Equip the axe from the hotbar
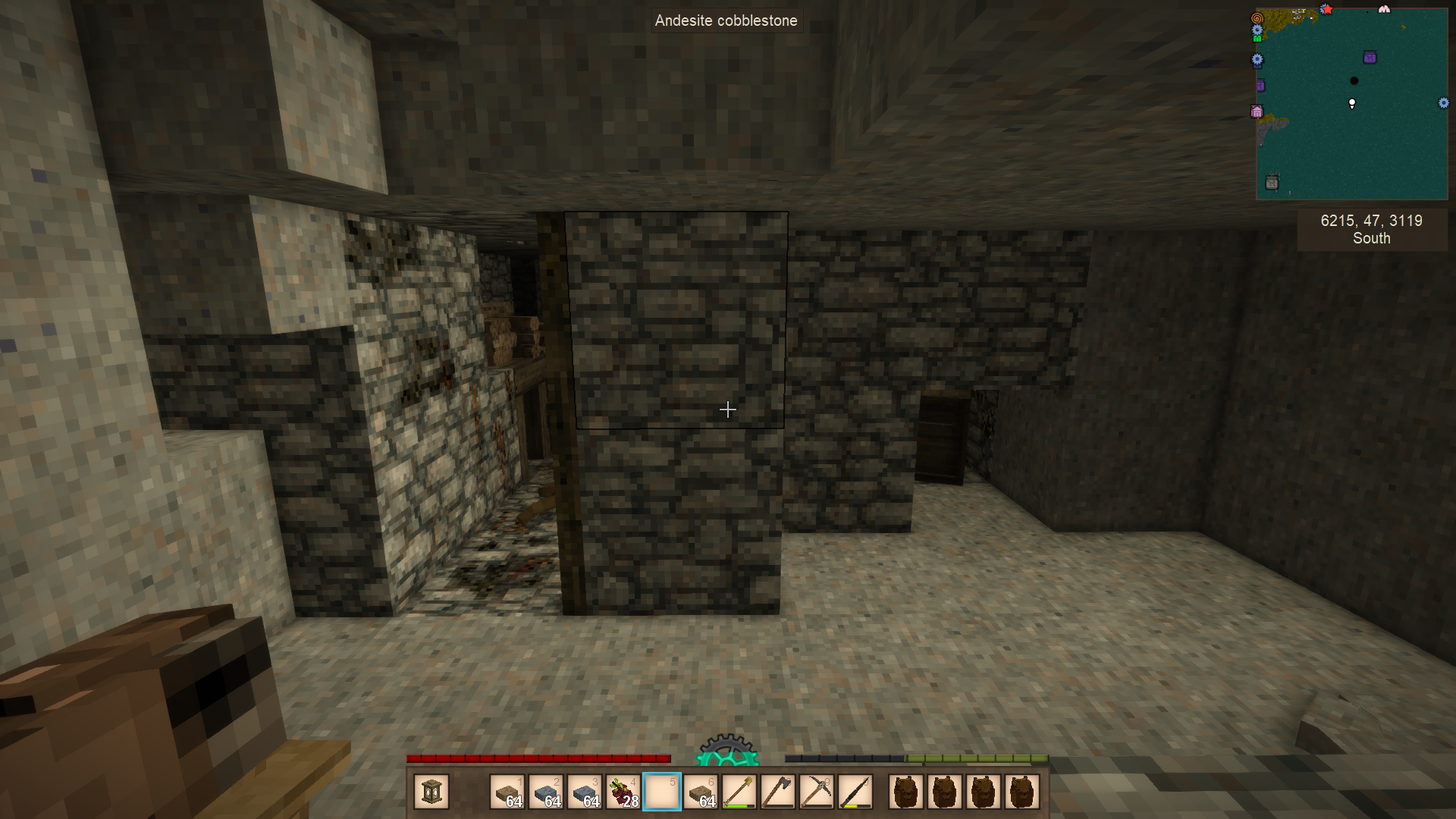Image resolution: width=1456 pixels, height=819 pixels. tap(778, 792)
